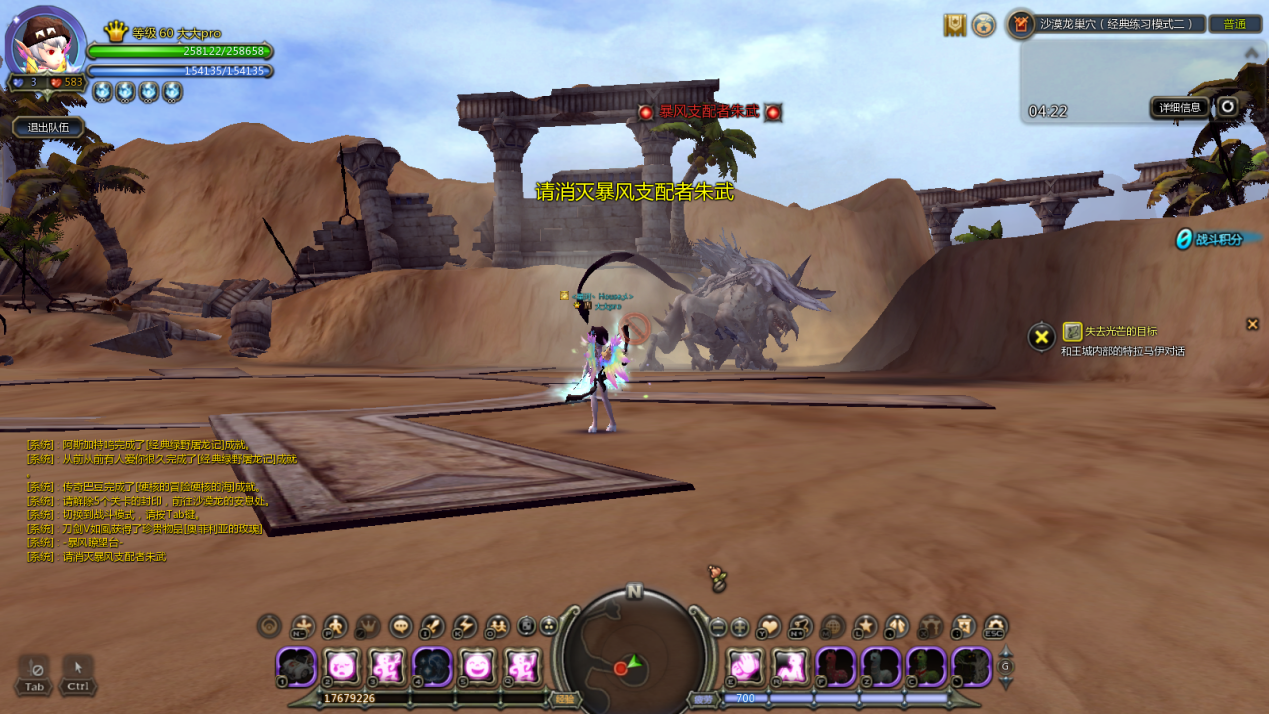Use the blue swirl skill in slot 4
Image resolution: width=1269 pixels, height=714 pixels.
[433, 666]
